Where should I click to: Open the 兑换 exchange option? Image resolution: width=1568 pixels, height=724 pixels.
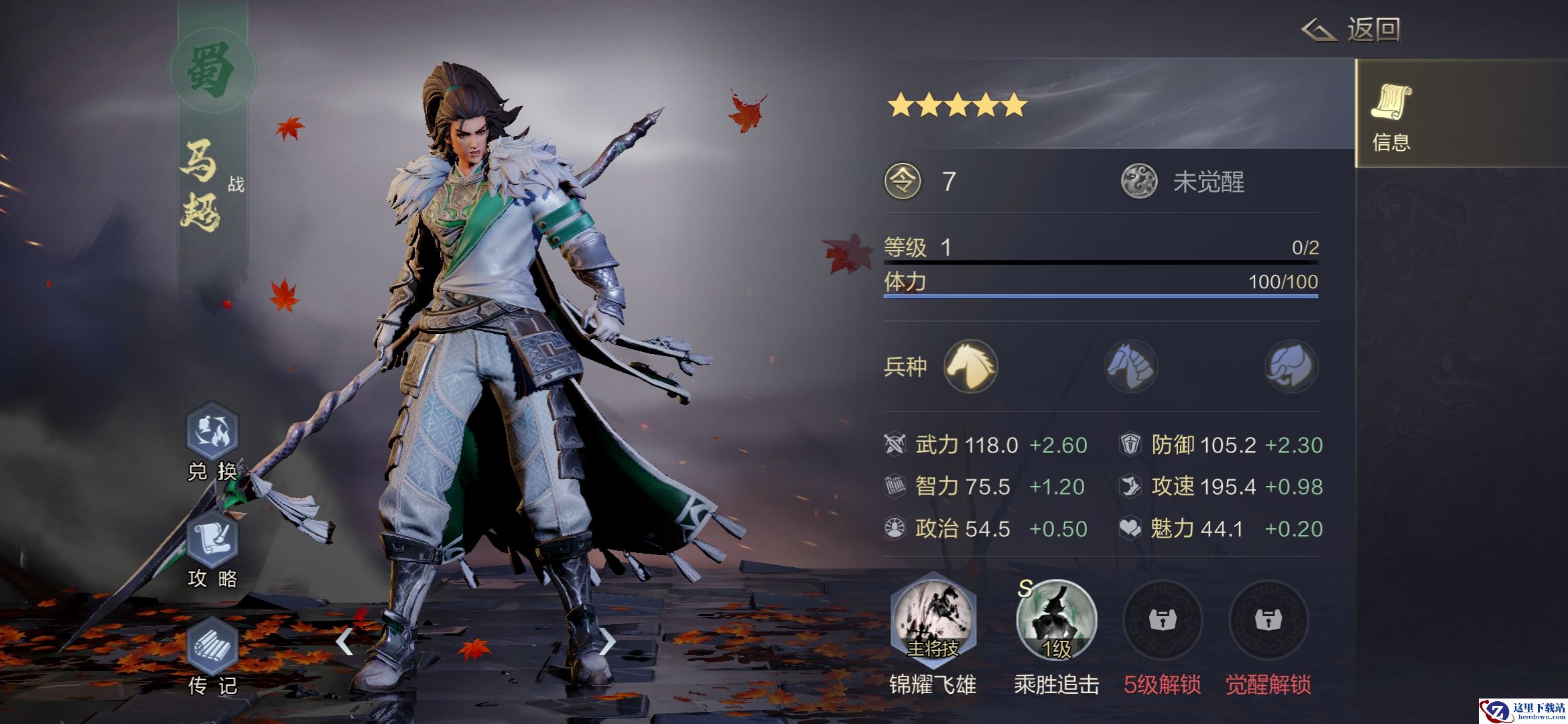212,432
